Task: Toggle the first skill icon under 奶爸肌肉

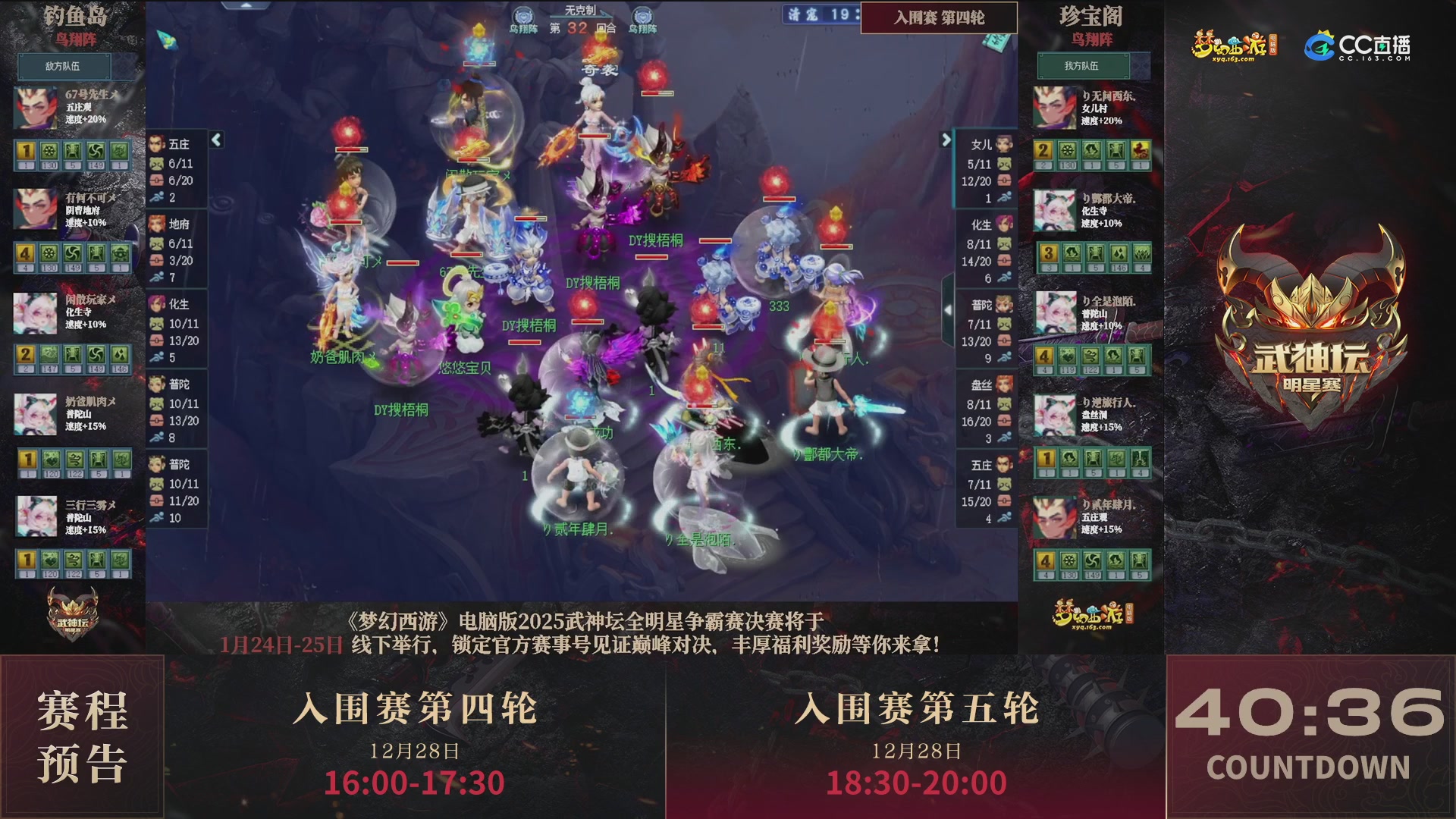Action: click(29, 459)
